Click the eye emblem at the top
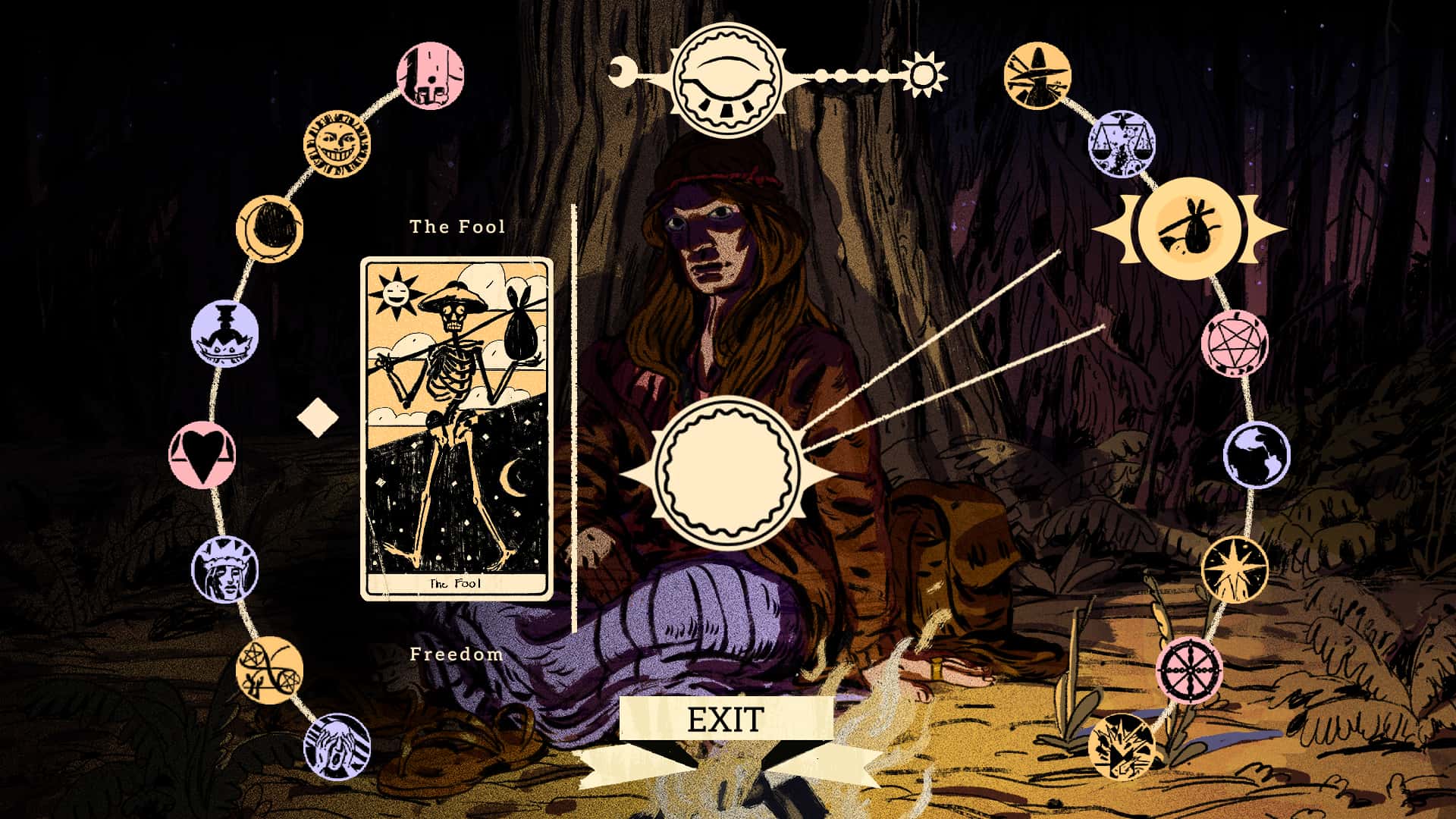Image resolution: width=1456 pixels, height=819 pixels. coord(726,76)
